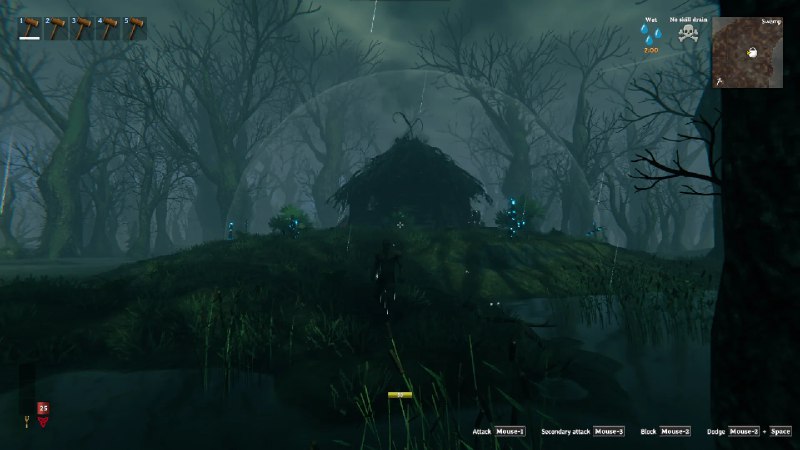Choose the hotbar slot 2 hammer
800x450 pixels.
pyautogui.click(x=57, y=27)
